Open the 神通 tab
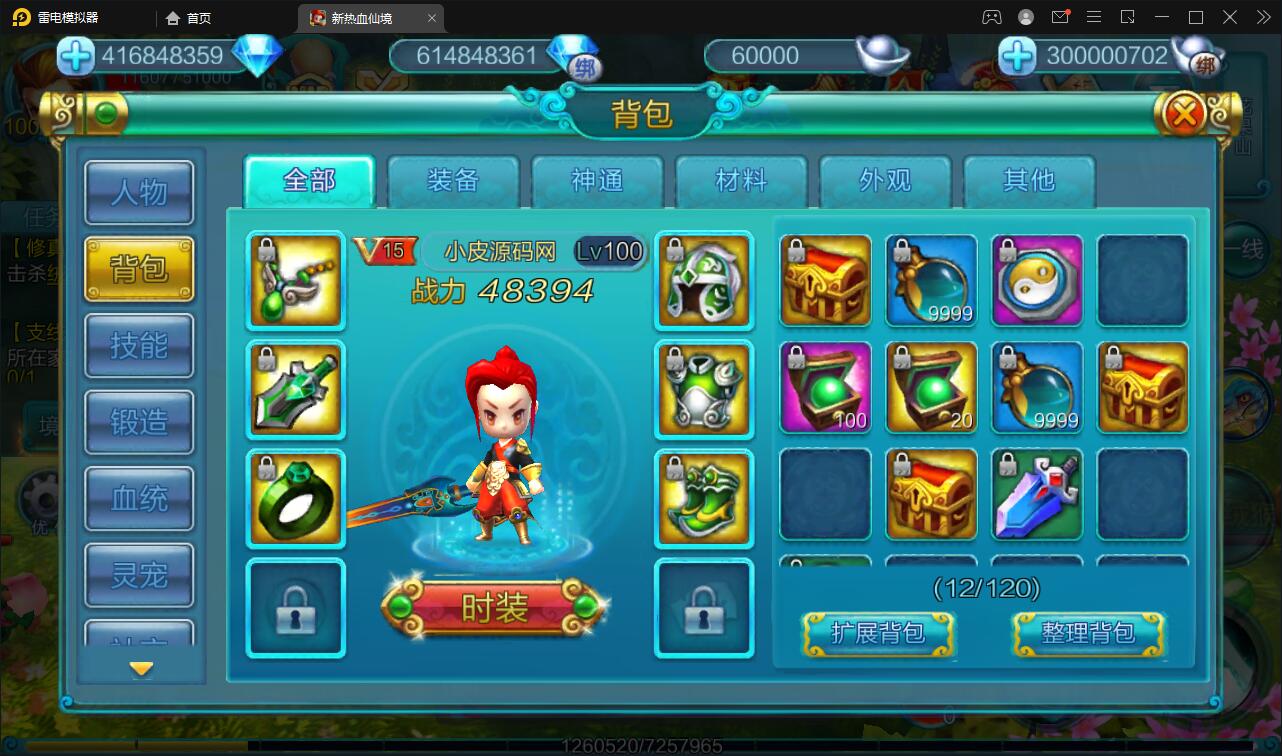 597,181
